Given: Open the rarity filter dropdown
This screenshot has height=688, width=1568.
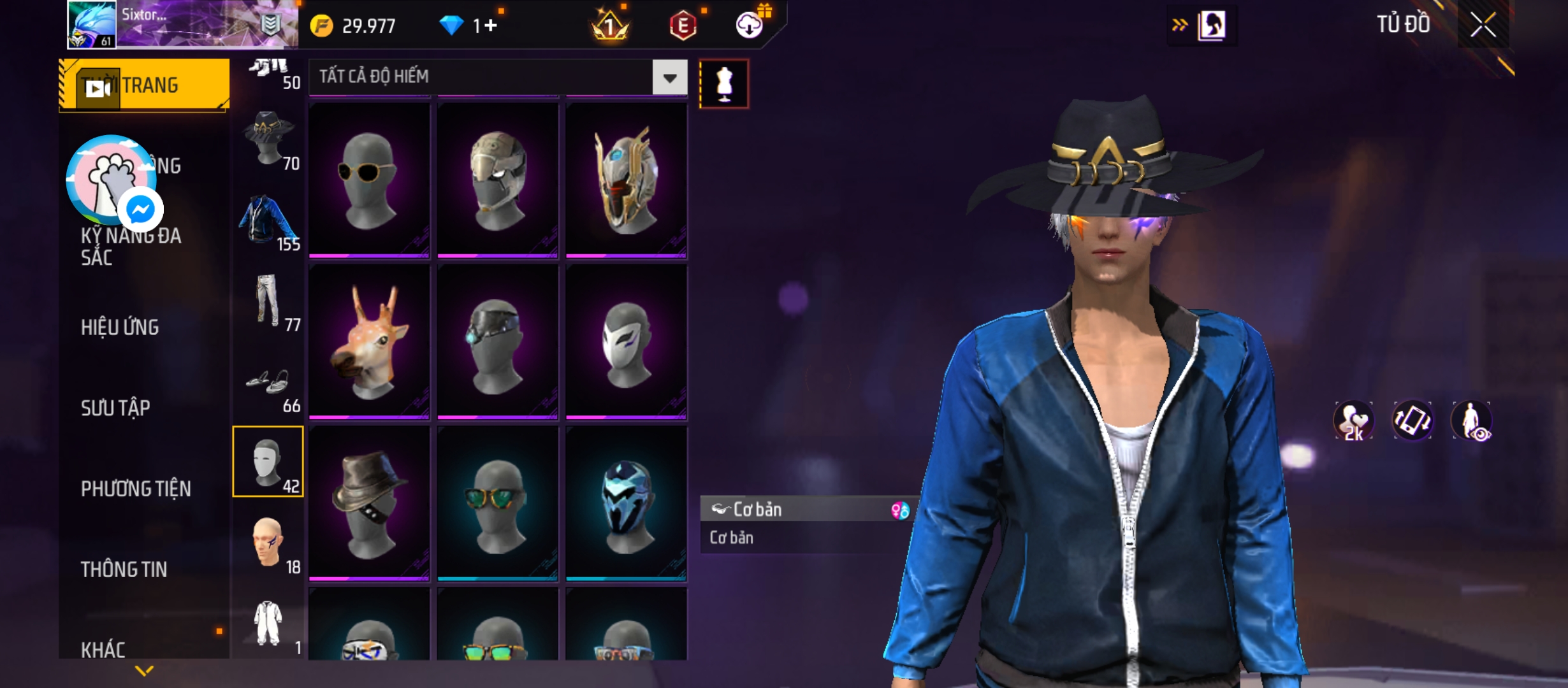Looking at the screenshot, I should [669, 78].
